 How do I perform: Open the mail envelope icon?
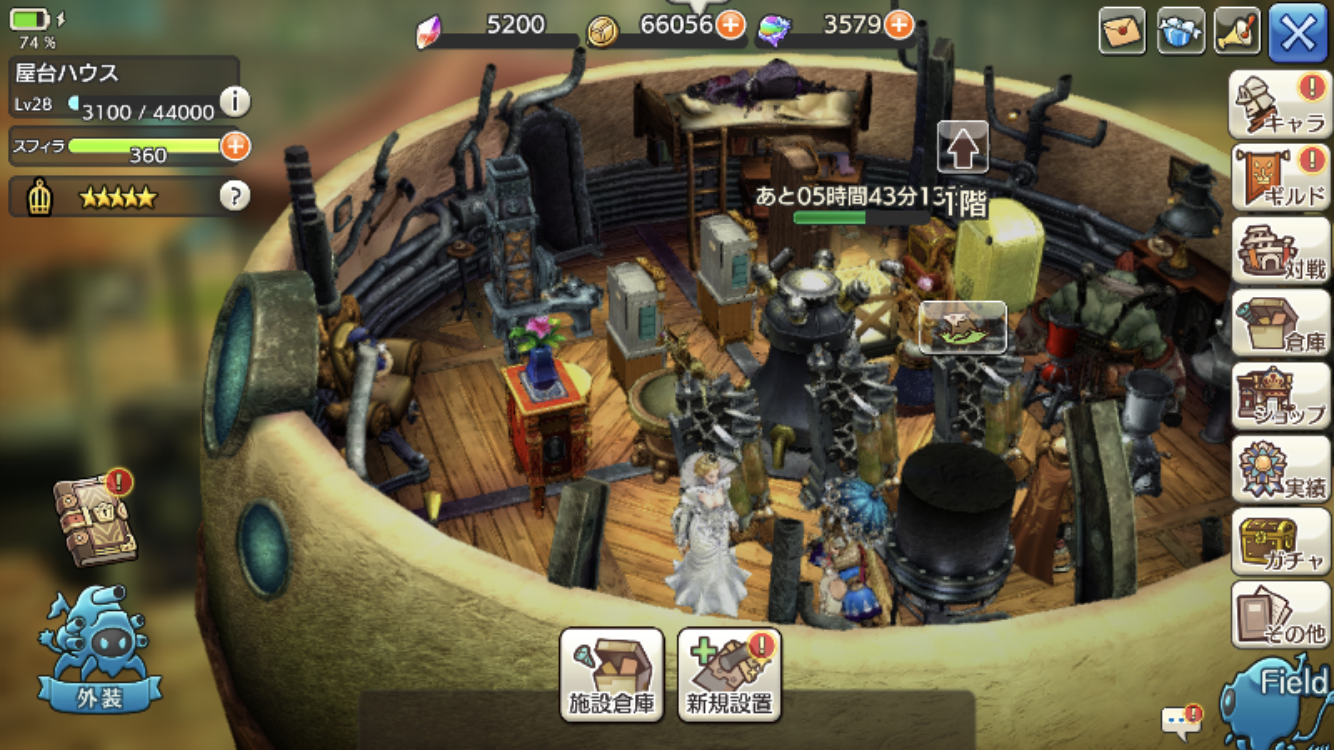pos(1122,31)
